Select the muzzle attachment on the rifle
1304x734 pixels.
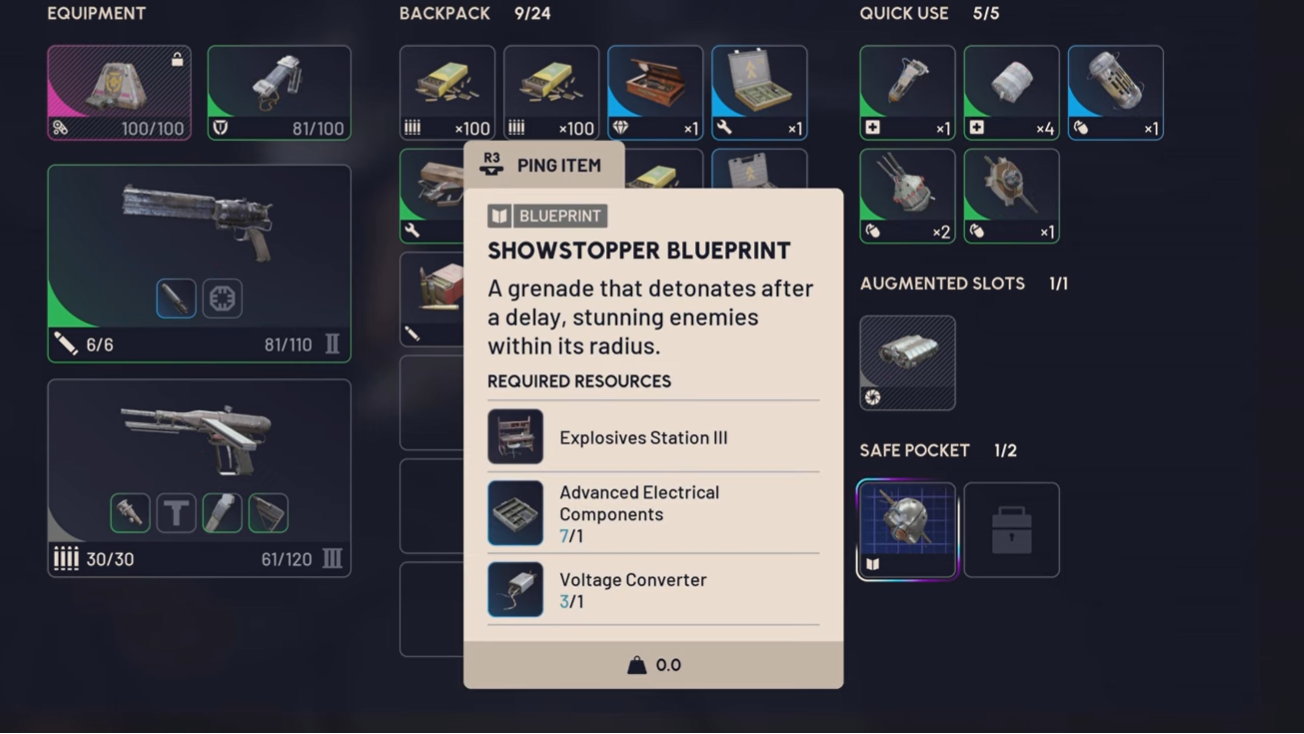point(130,513)
